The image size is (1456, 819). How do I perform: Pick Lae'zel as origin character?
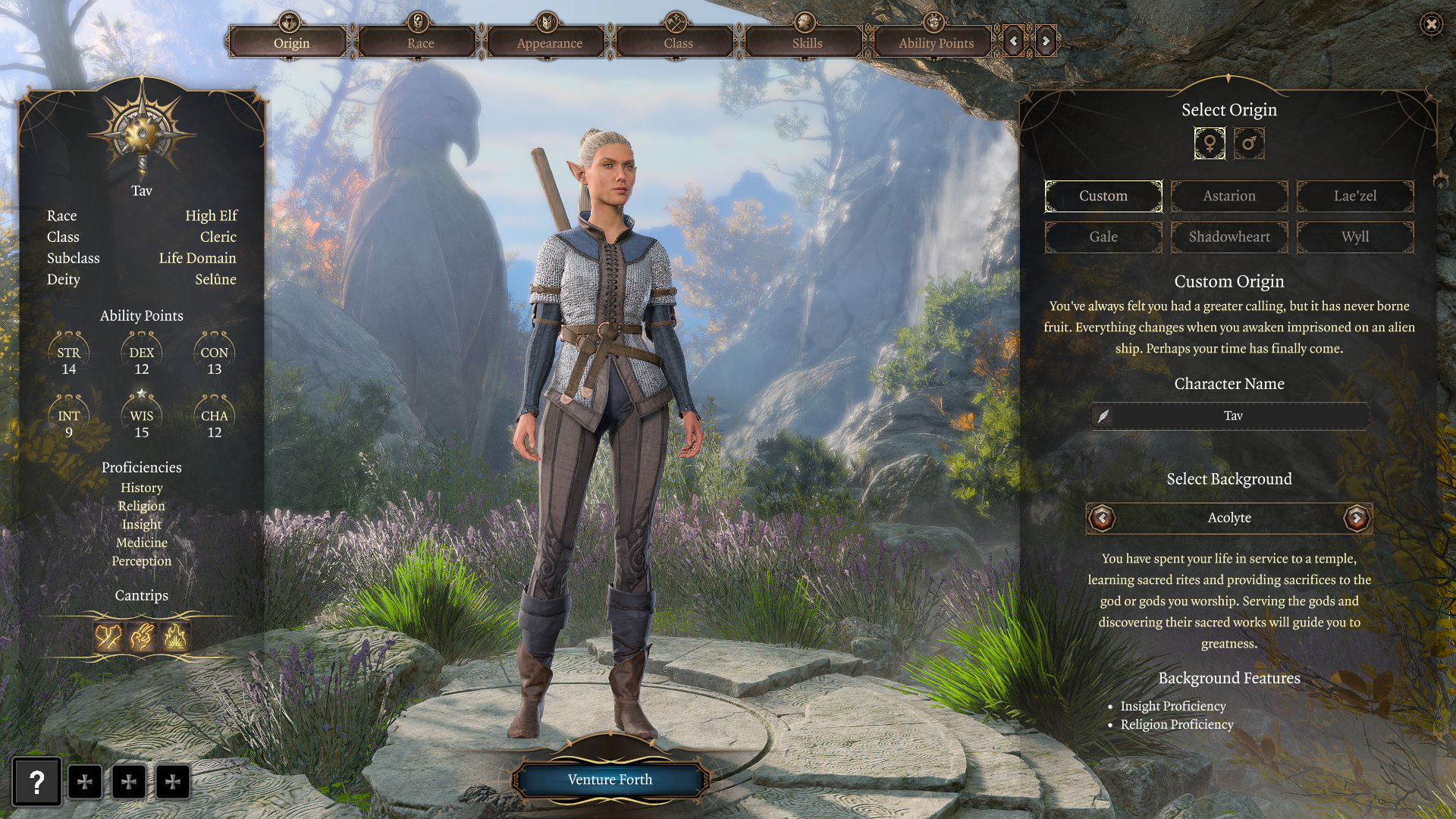coord(1355,196)
